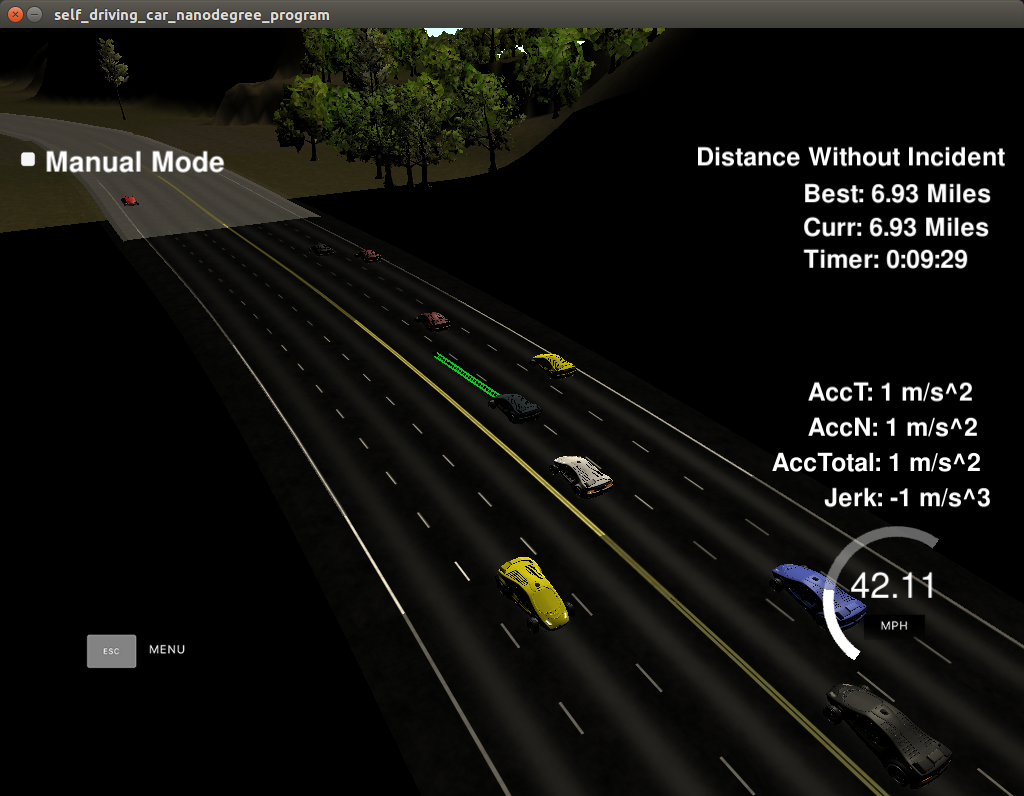Close the simulator window
The height and width of the screenshot is (796, 1024).
point(15,15)
